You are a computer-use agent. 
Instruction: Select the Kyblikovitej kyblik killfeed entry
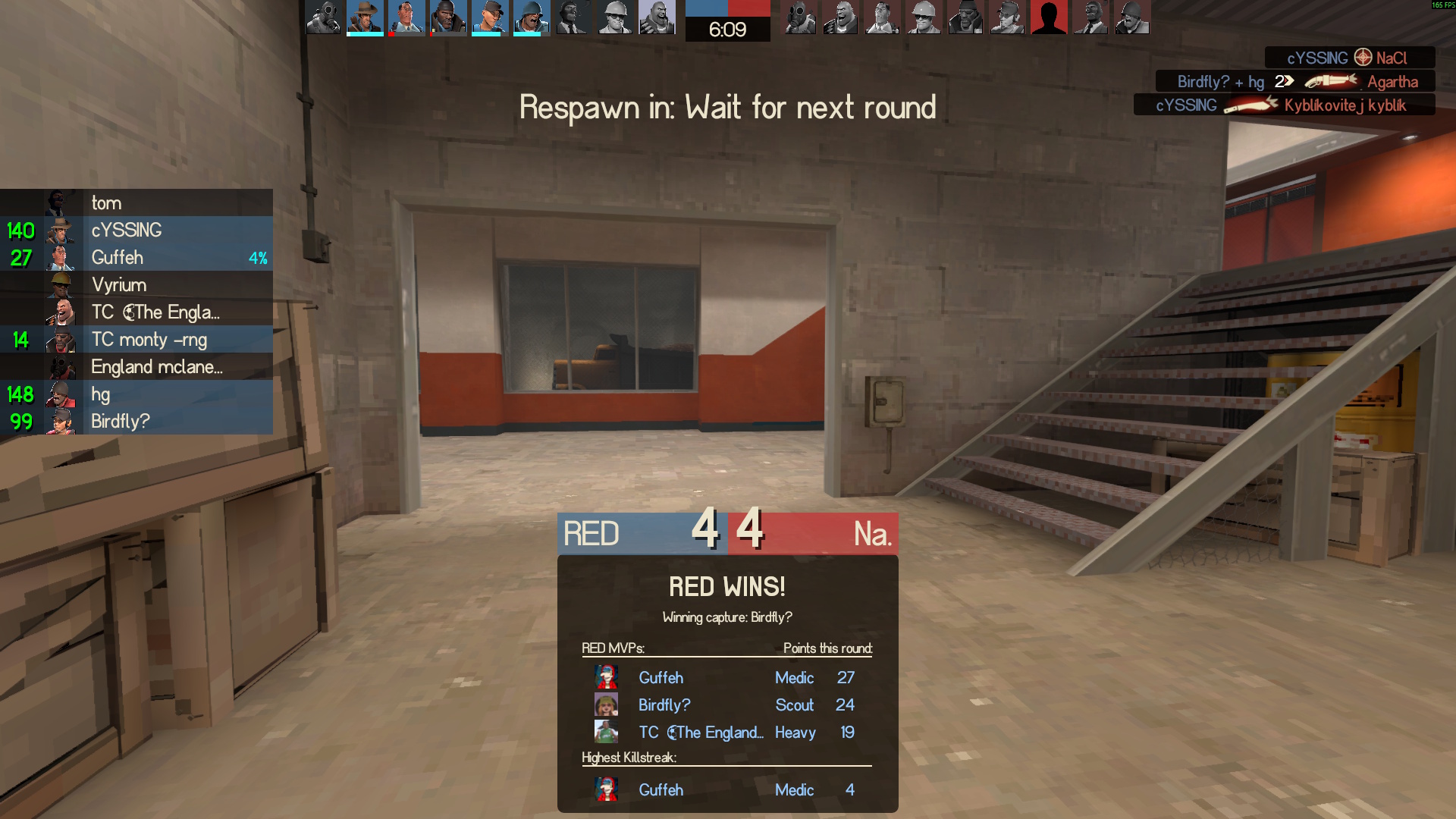click(x=1283, y=105)
